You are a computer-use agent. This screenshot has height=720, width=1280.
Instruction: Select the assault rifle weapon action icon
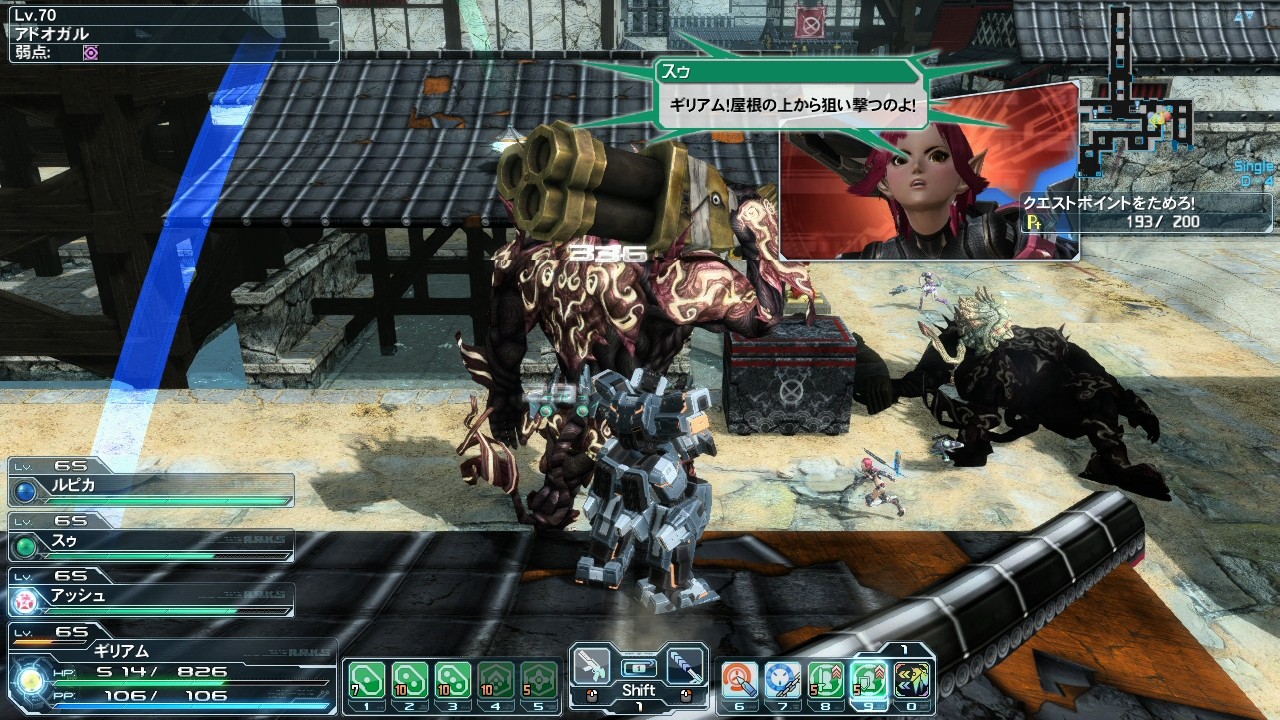pos(592,667)
